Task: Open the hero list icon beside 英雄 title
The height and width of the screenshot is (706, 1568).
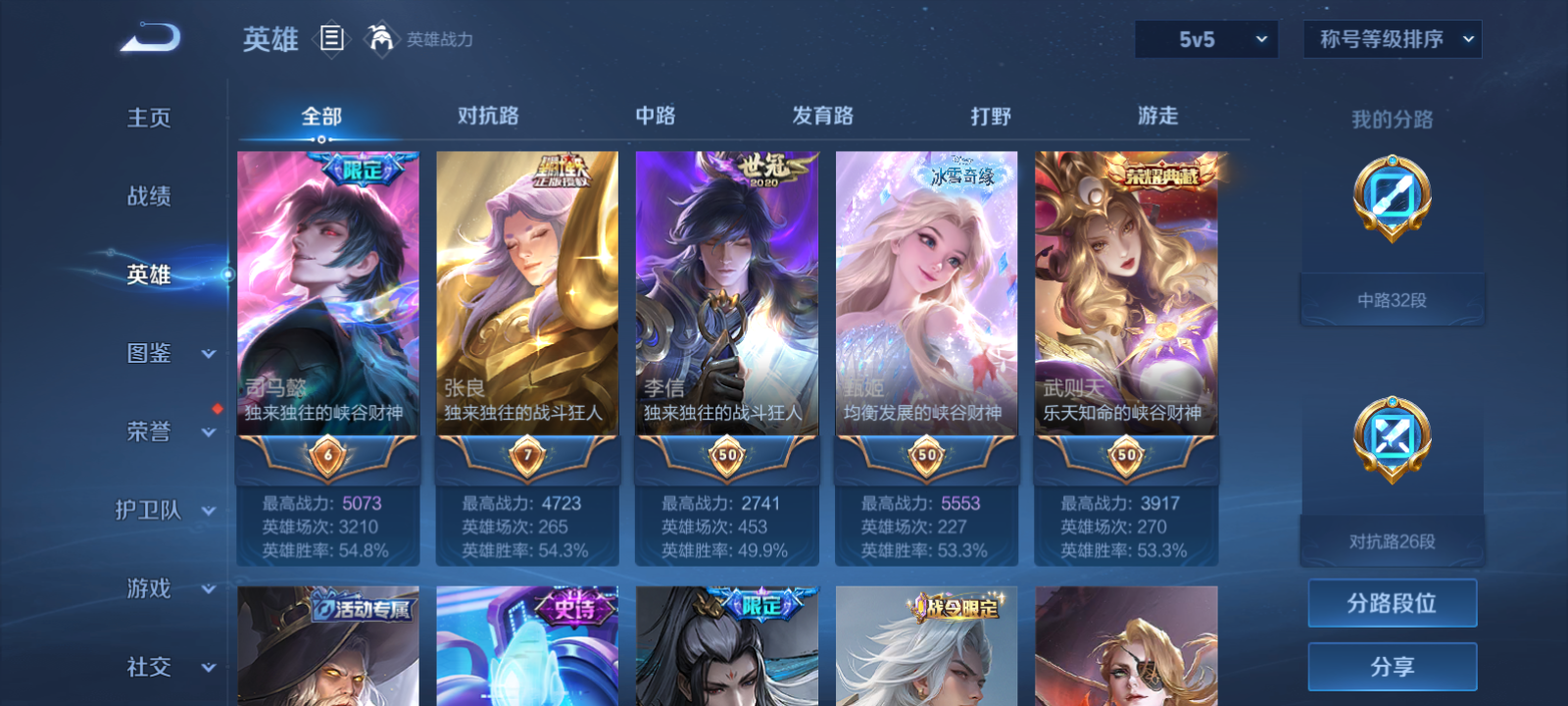Action: [x=331, y=39]
